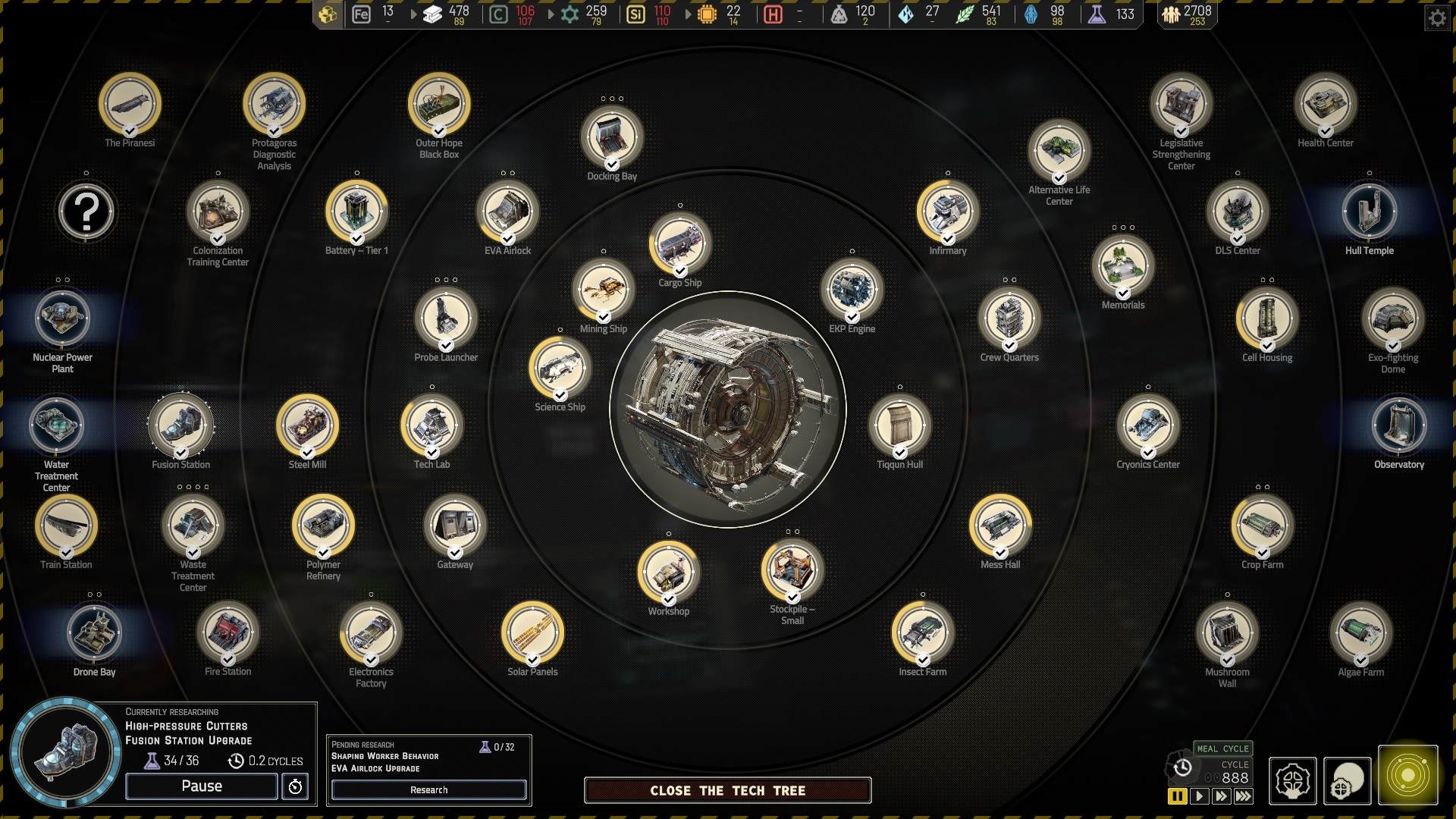Open the Drone Bay tech node
1456x819 pixels.
95,632
